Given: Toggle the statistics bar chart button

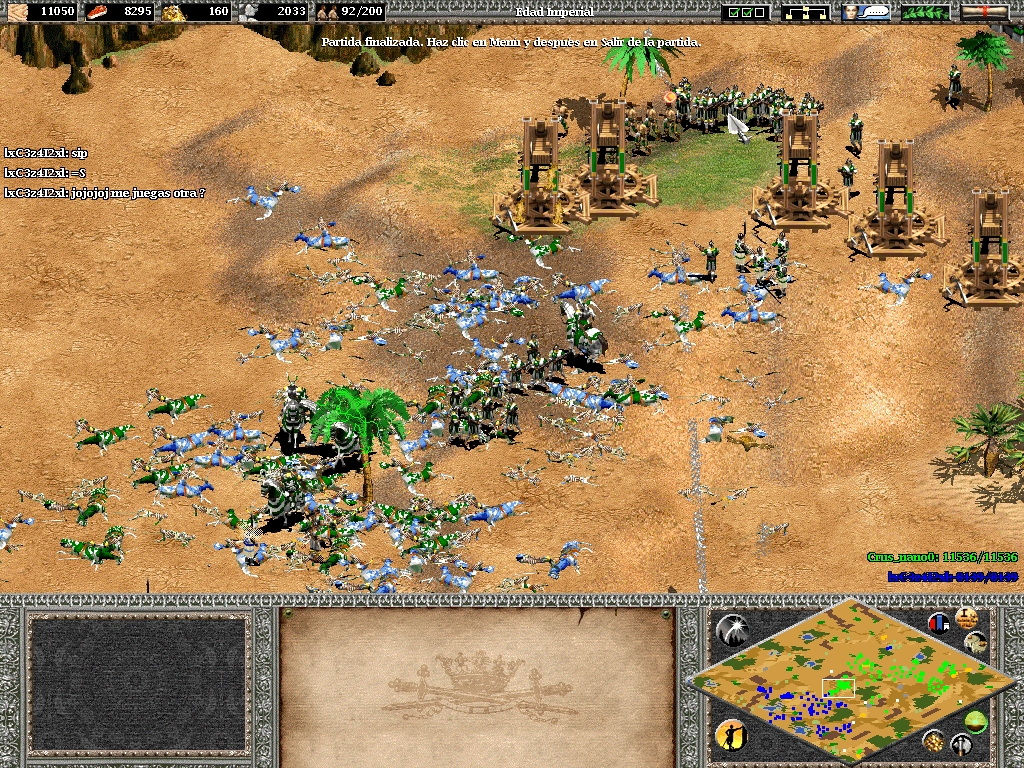Looking at the screenshot, I should click(938, 621).
